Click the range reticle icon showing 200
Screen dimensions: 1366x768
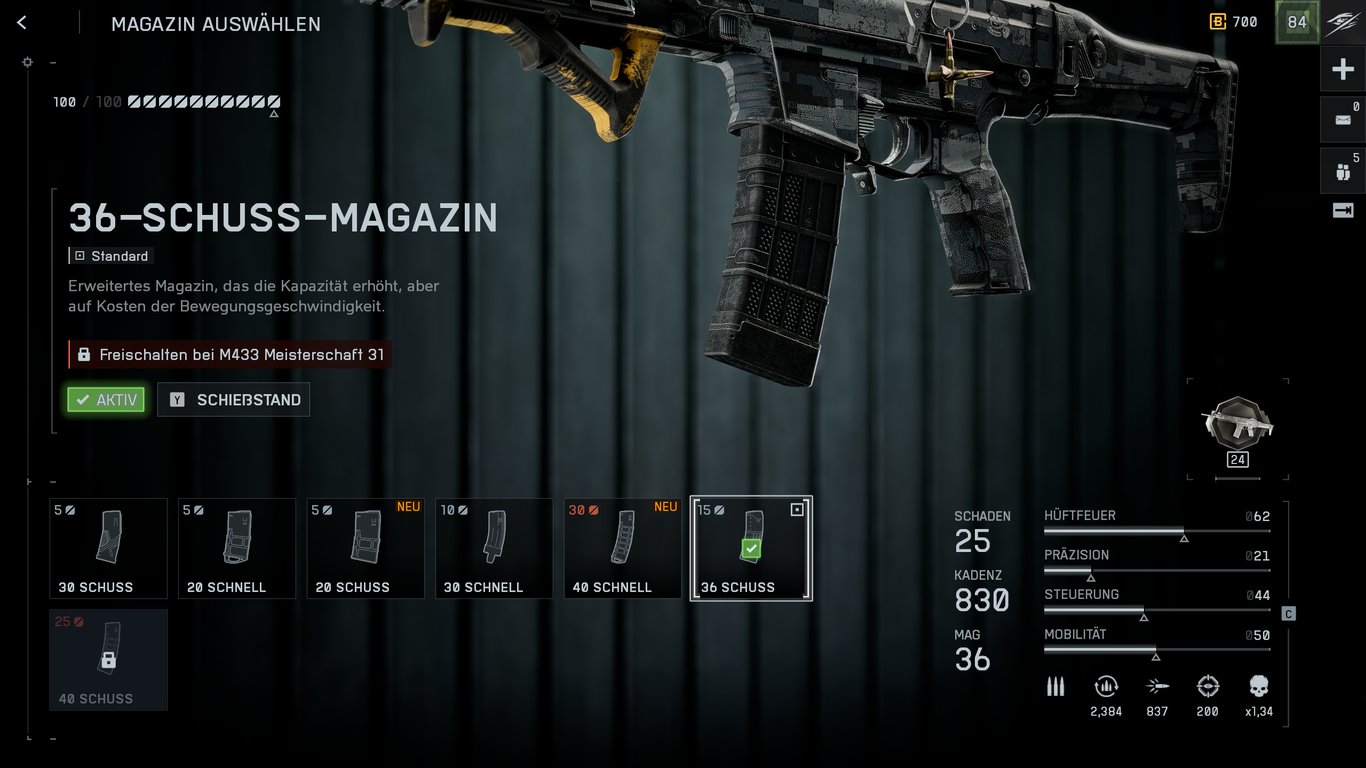coord(1207,686)
